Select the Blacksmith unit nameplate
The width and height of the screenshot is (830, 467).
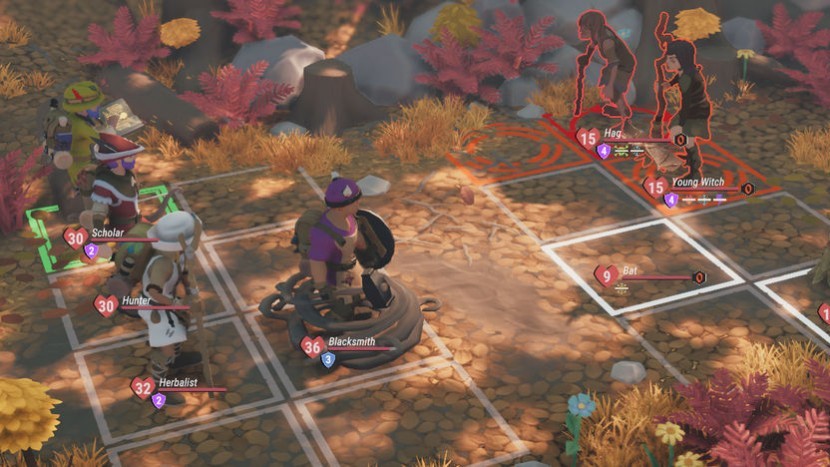pyautogui.click(x=349, y=342)
